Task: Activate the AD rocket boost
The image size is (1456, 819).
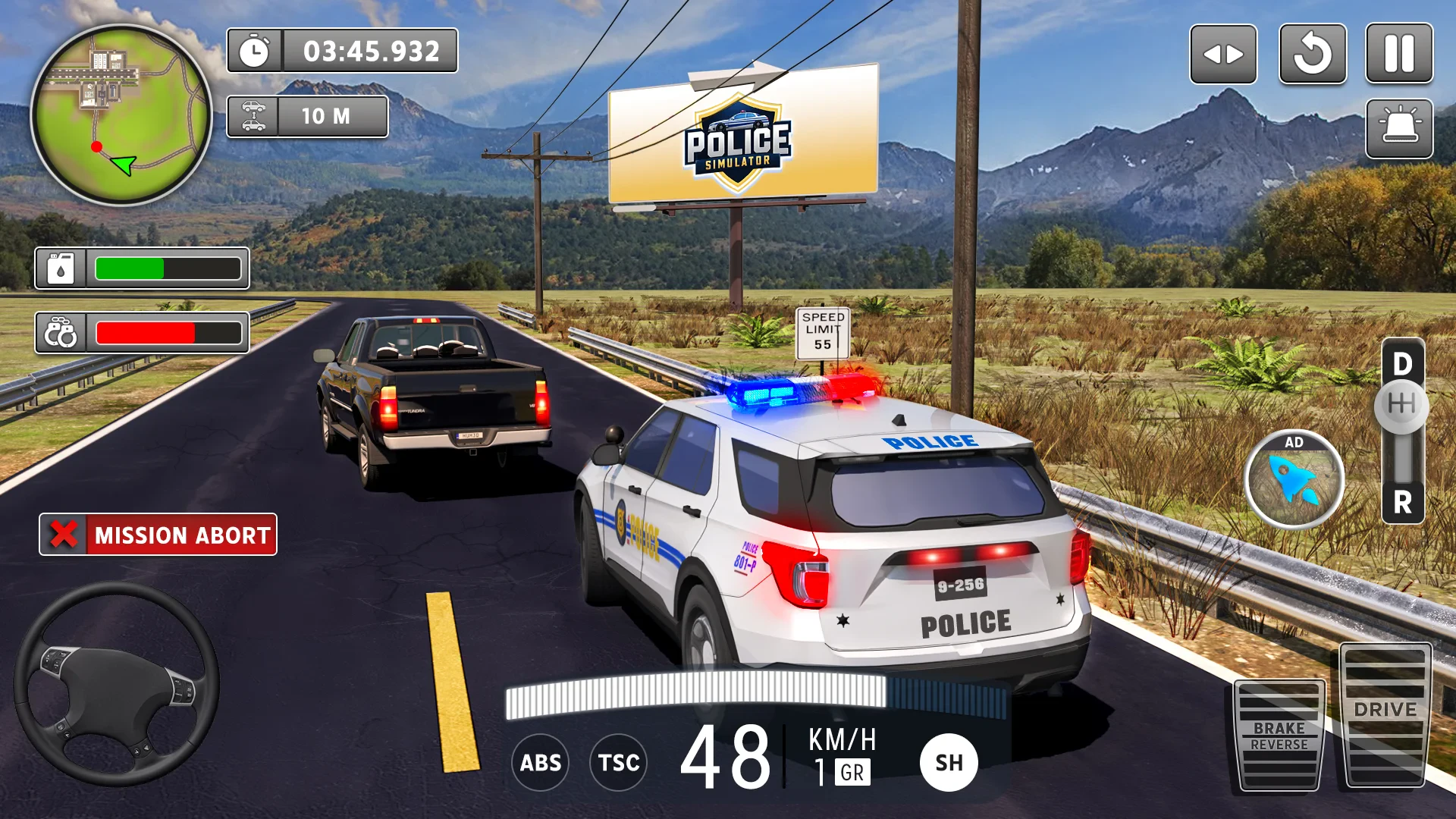Action: [x=1294, y=479]
